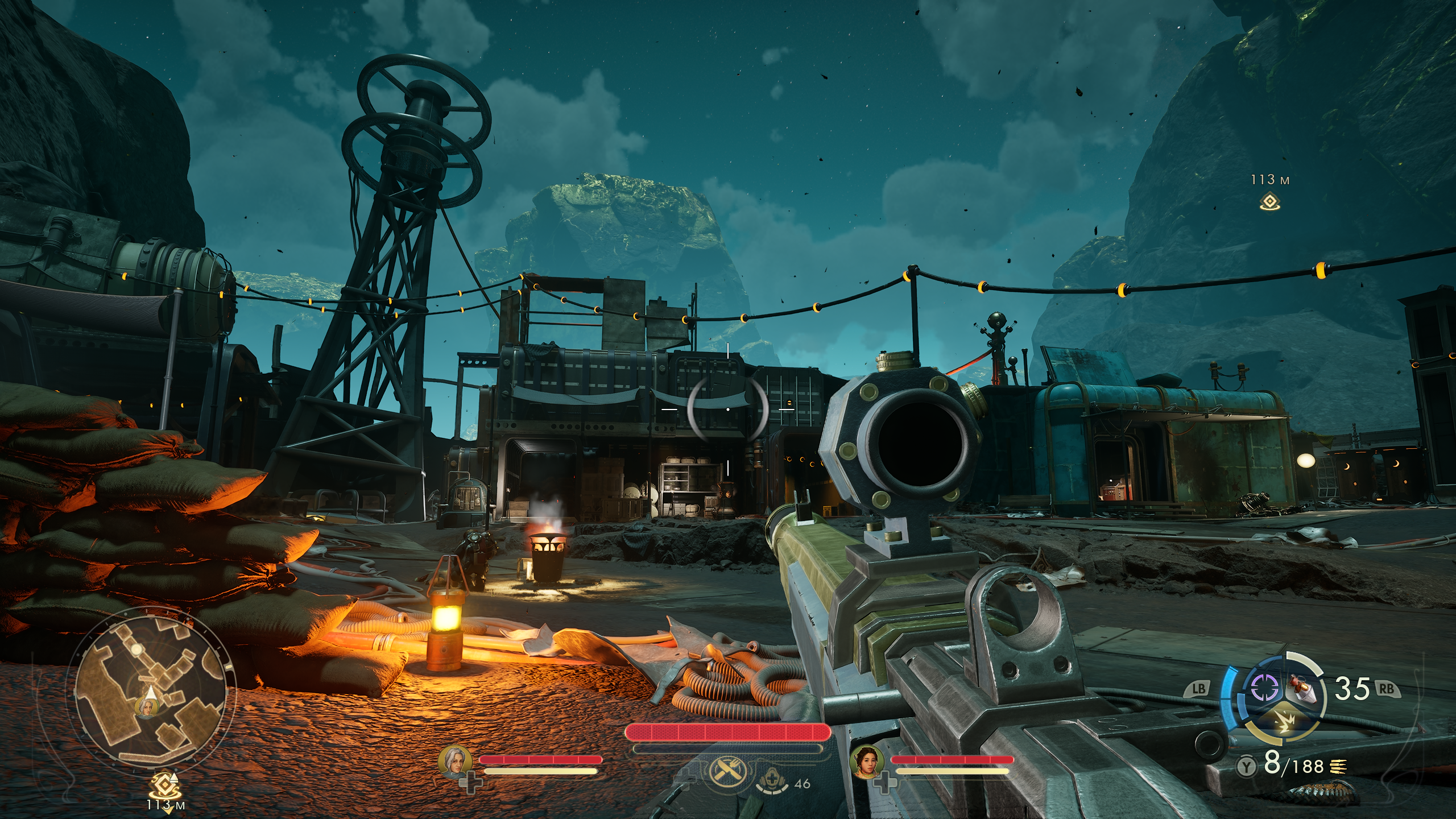Use the medical inhaler icon
The width and height of the screenshot is (1456, 819).
click(x=773, y=780)
